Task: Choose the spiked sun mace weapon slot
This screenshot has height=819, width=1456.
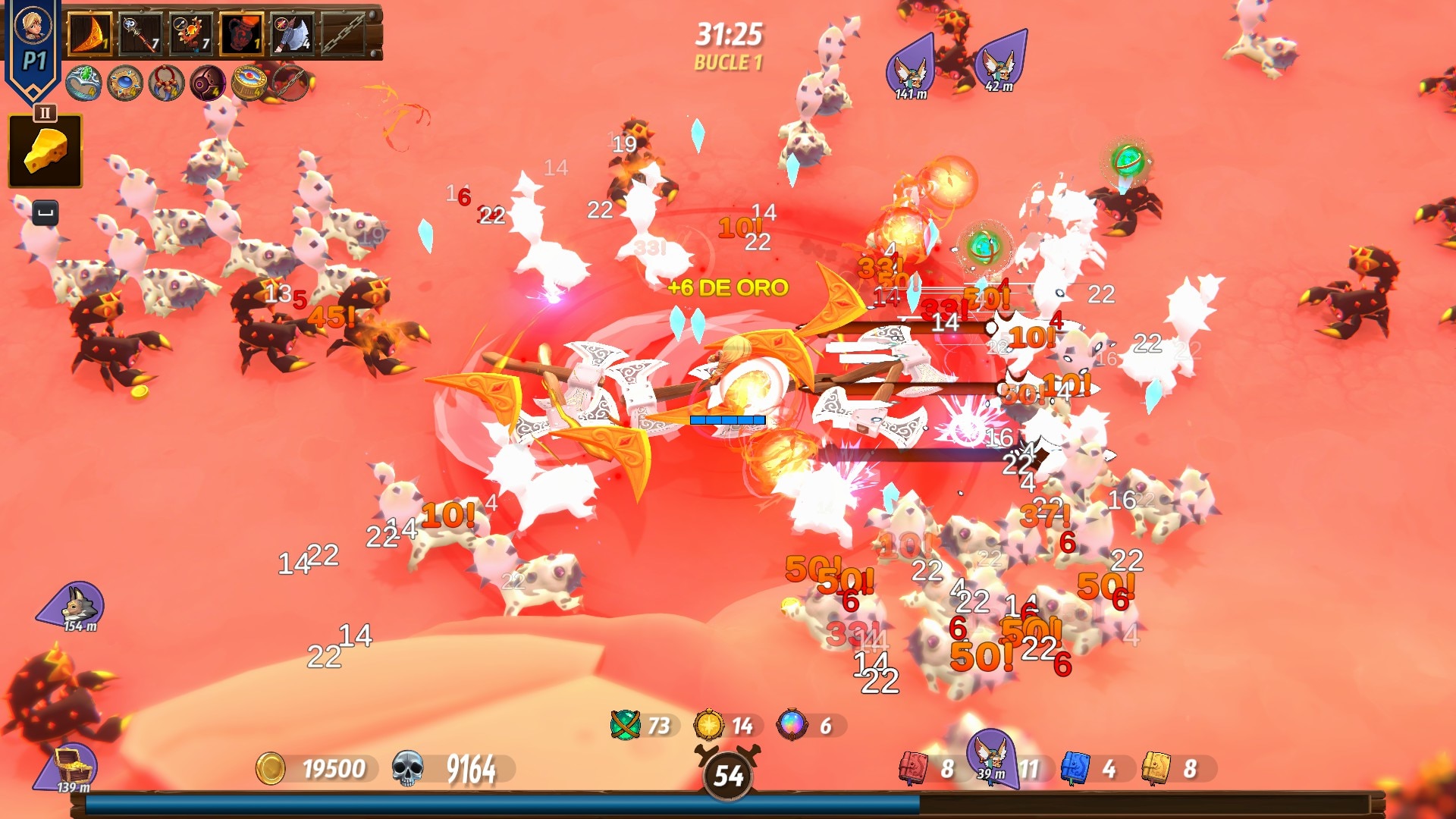Action: [191, 33]
